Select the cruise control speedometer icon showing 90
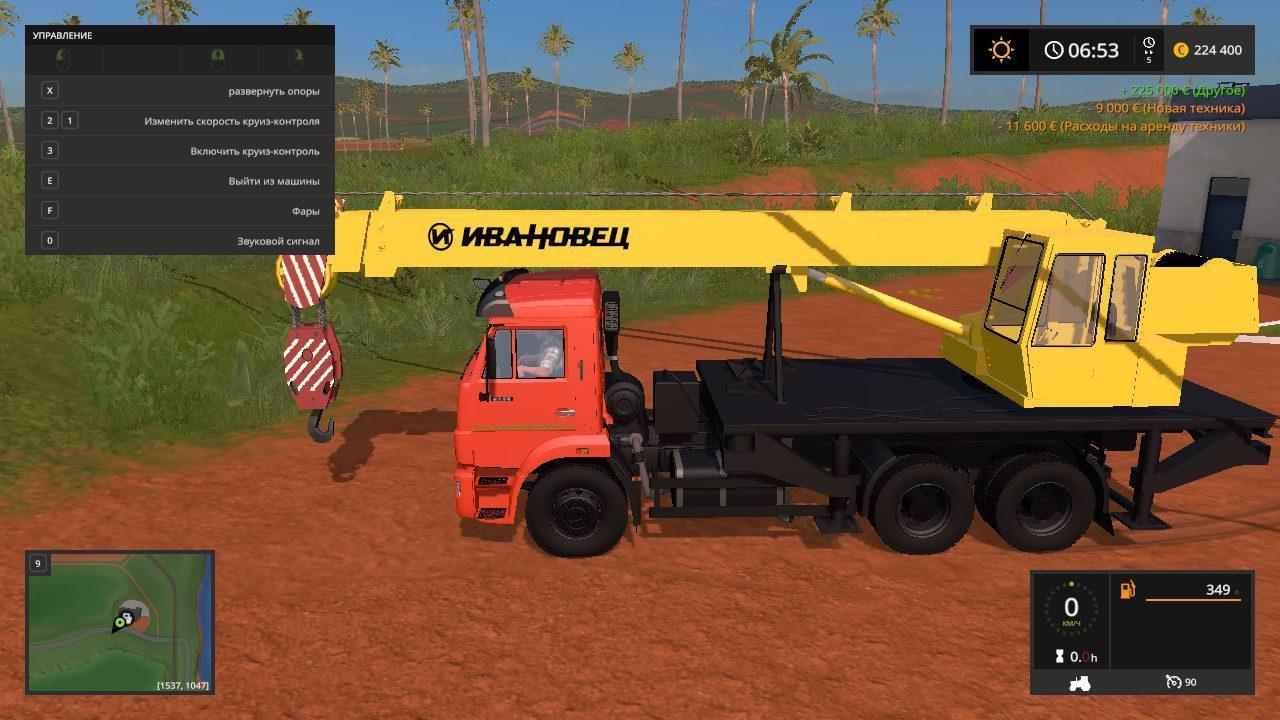1280x720 pixels. (1173, 682)
